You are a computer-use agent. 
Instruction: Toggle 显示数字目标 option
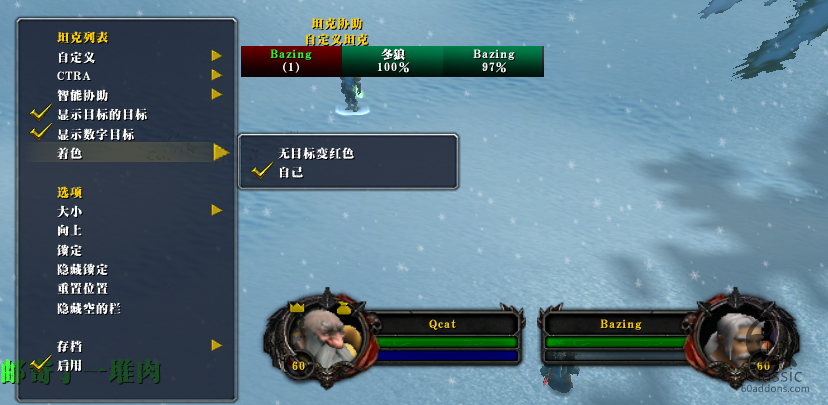pyautogui.click(x=95, y=134)
